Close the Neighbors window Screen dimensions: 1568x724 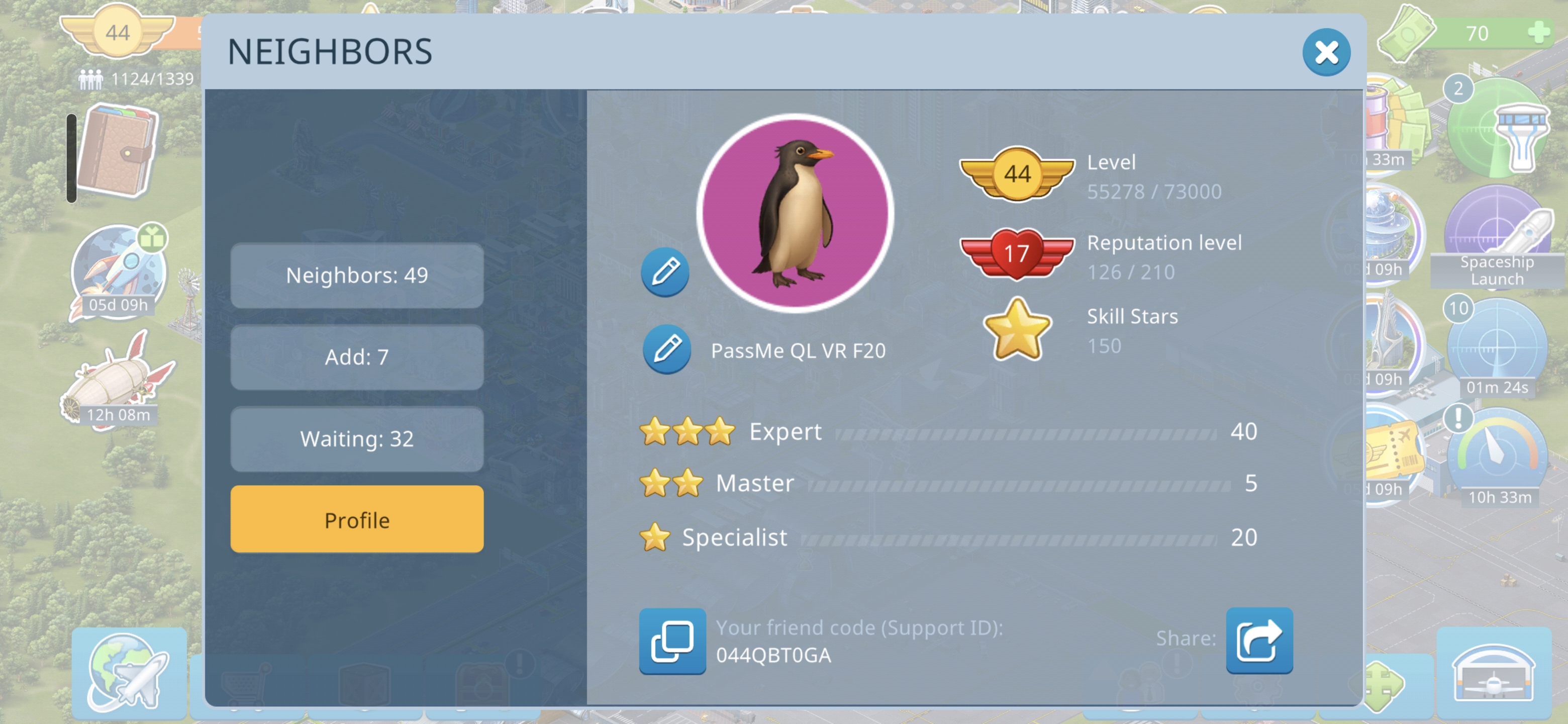tap(1326, 52)
